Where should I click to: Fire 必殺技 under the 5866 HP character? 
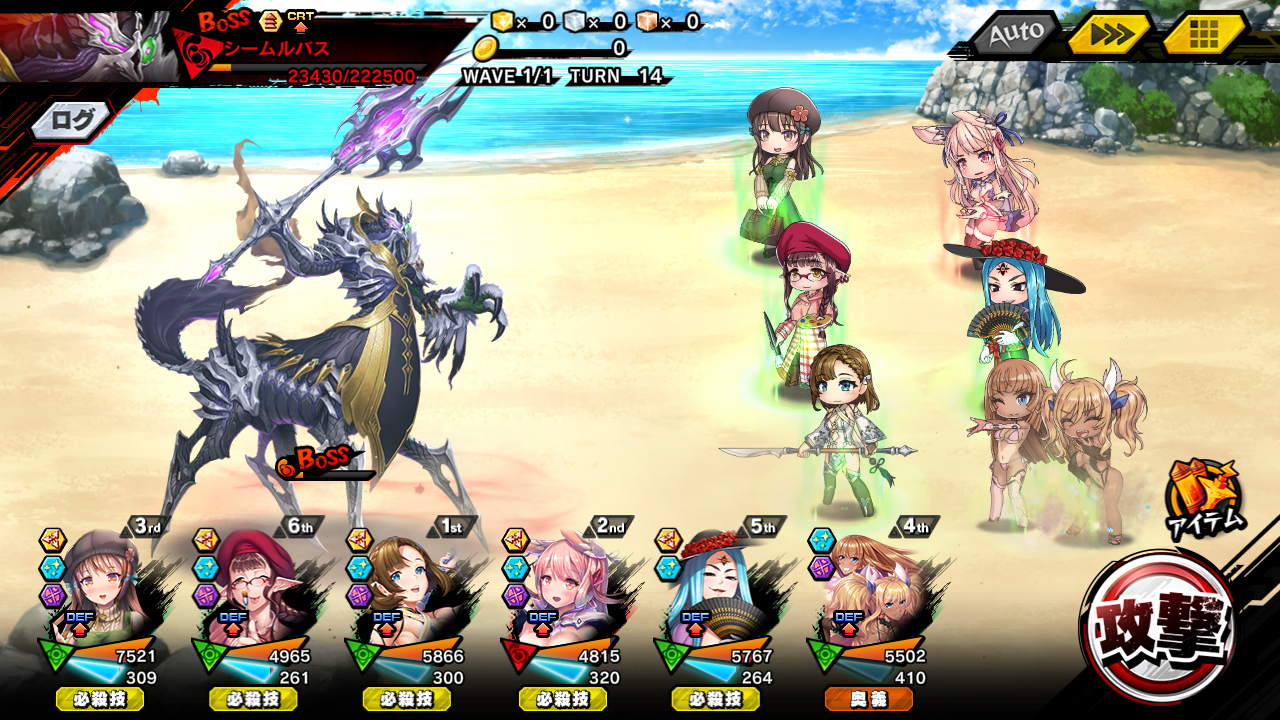click(407, 699)
